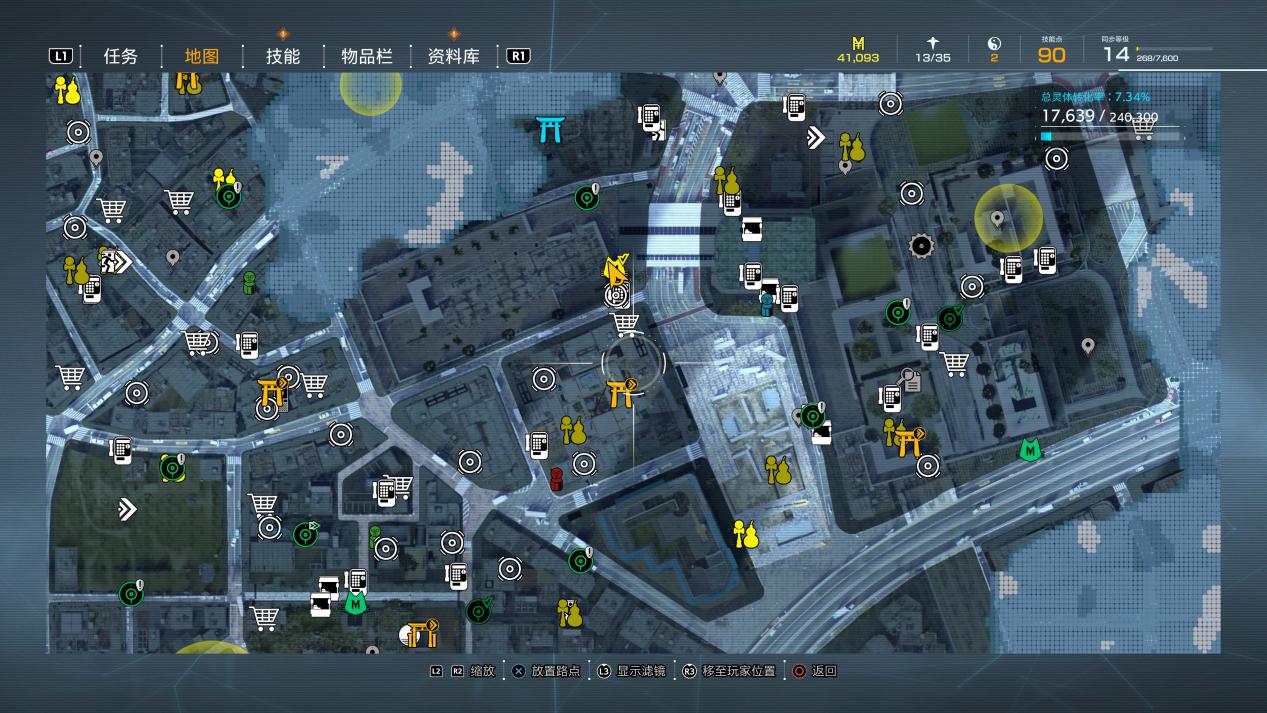Go to the 物品栏 tab
This screenshot has height=713, width=1267.
pos(366,56)
